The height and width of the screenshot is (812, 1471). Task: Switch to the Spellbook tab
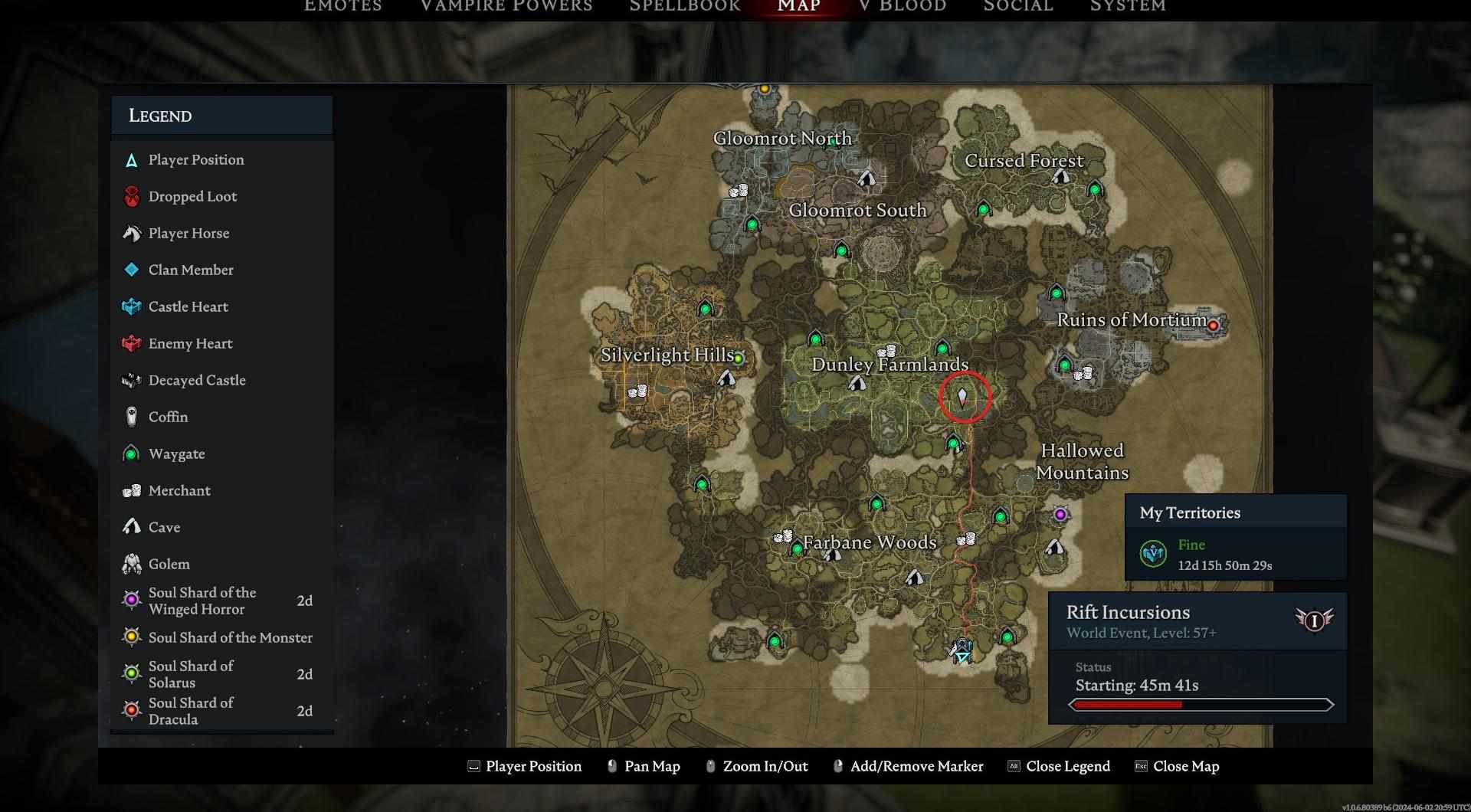(x=684, y=6)
